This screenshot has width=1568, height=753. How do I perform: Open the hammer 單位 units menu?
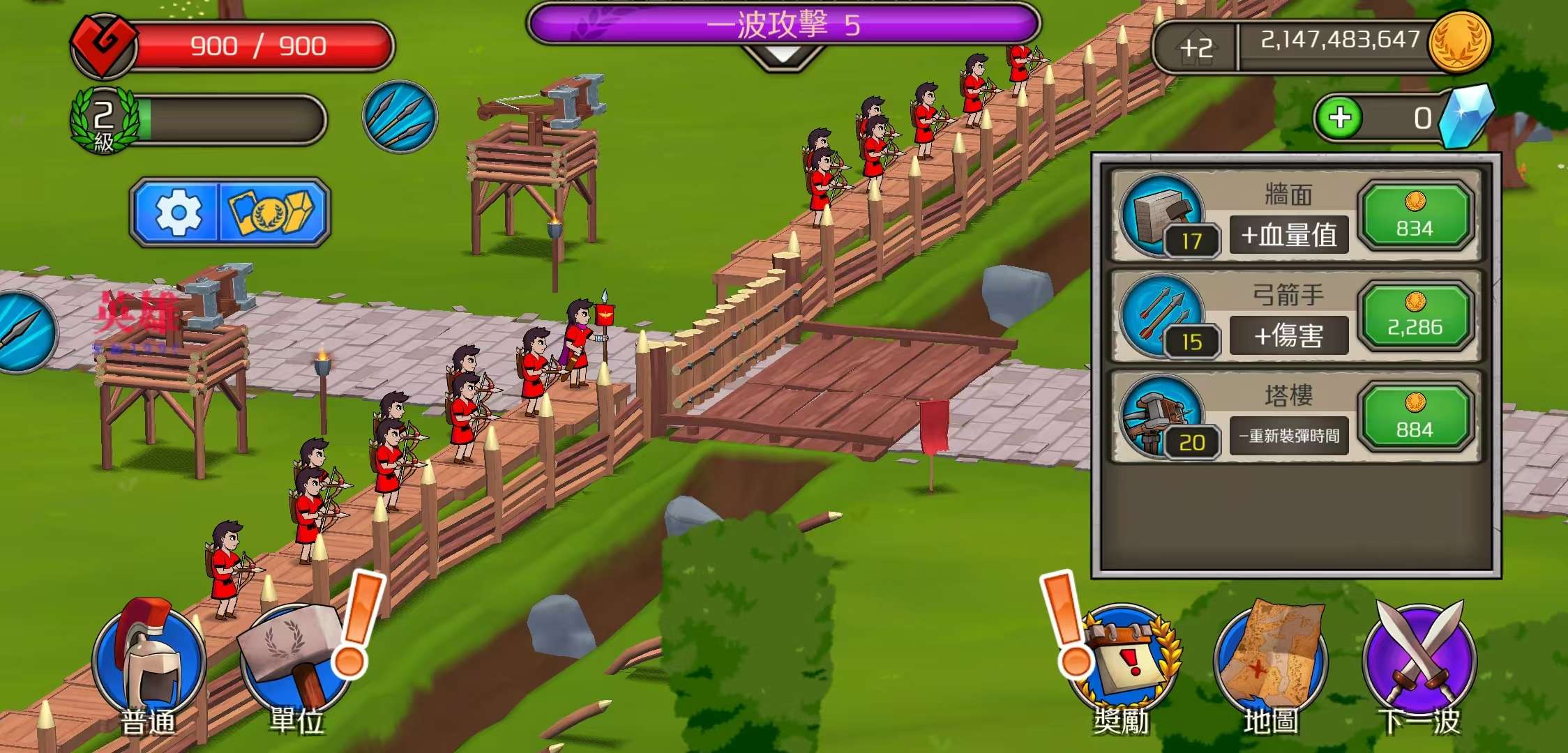(296, 667)
